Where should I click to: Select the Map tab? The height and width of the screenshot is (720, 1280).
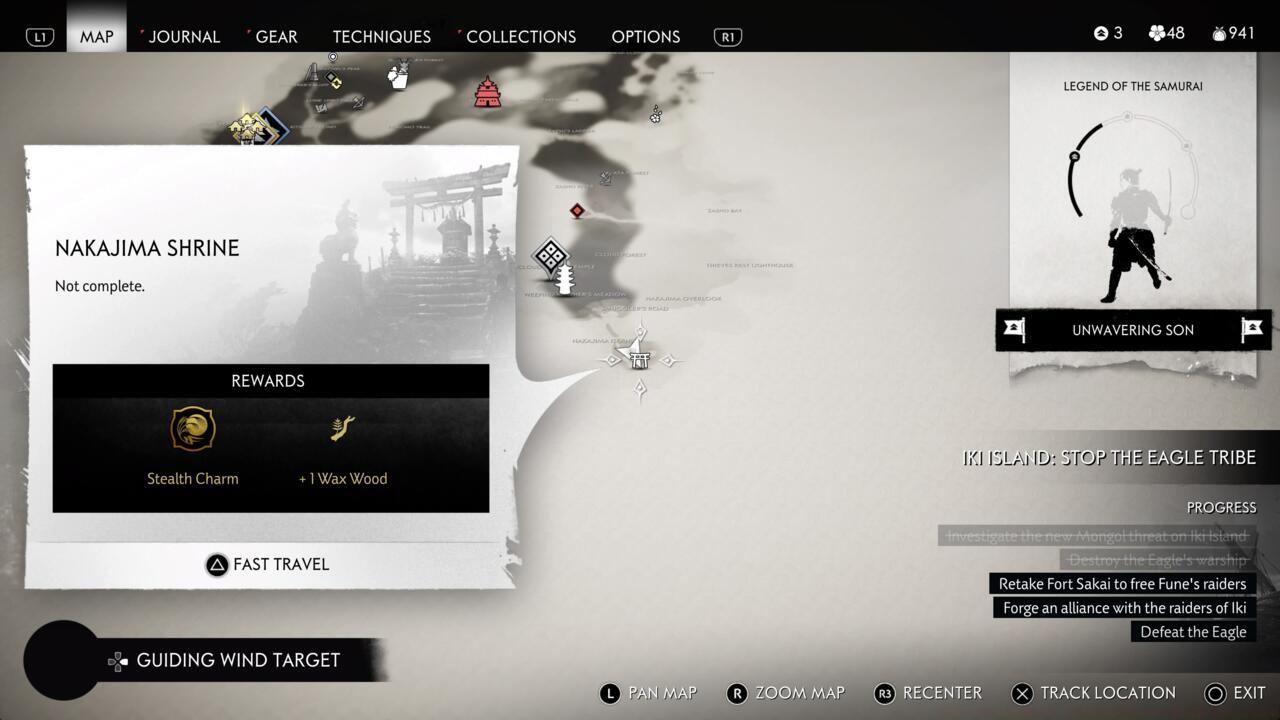pyautogui.click(x=97, y=37)
